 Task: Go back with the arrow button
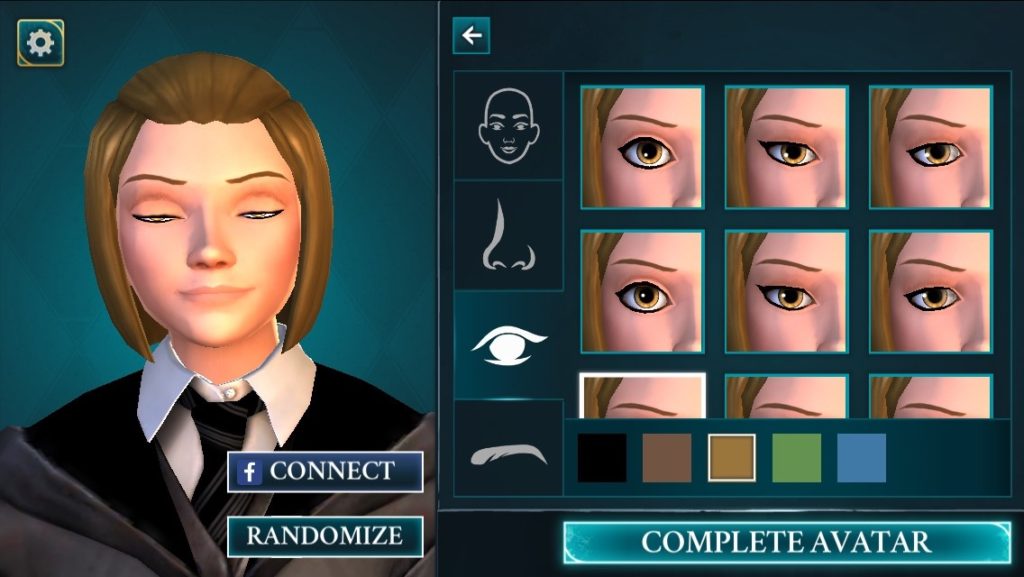coord(471,36)
